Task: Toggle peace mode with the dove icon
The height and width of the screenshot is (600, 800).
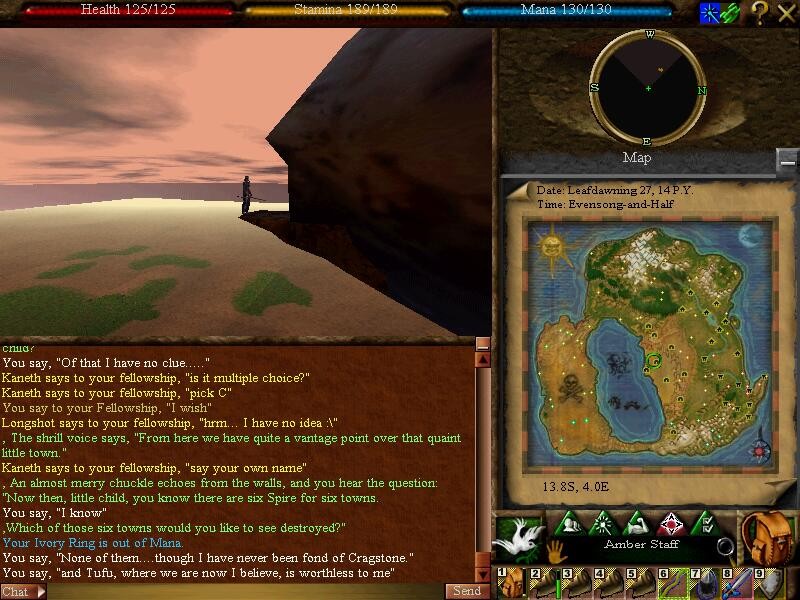Action: pyautogui.click(x=520, y=538)
